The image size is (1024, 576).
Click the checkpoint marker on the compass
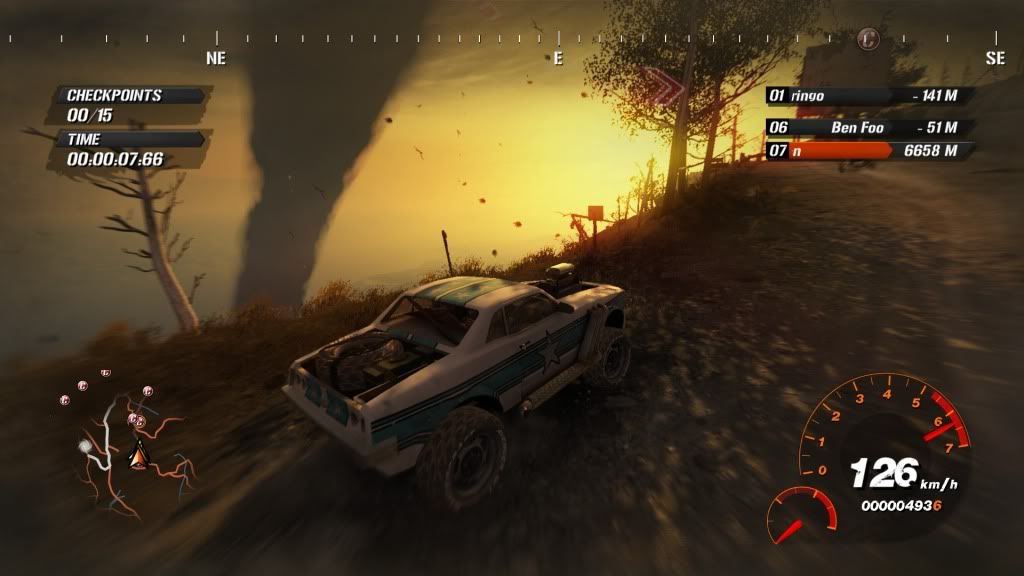tap(868, 40)
